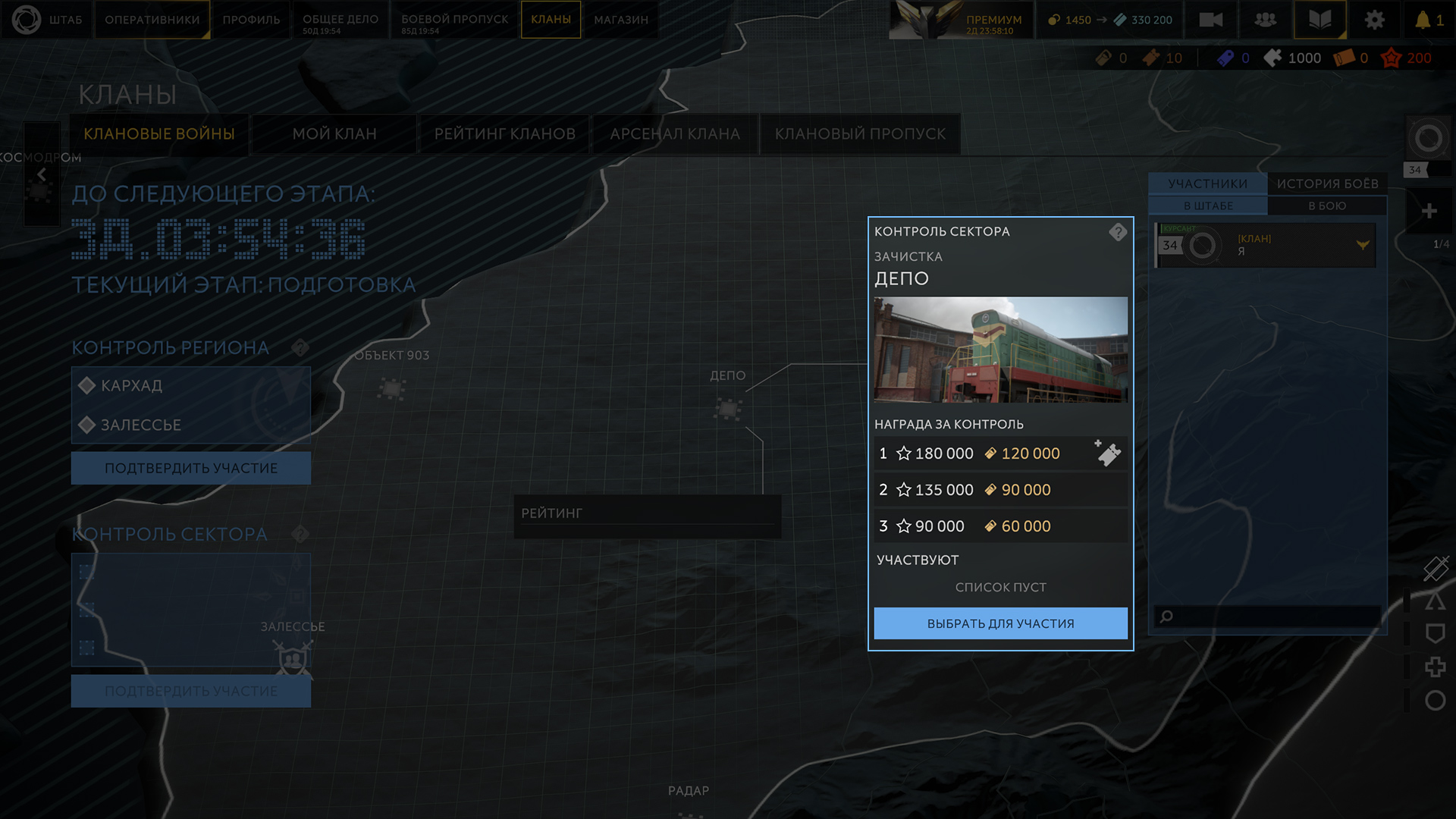Click Выбрать для участия button

[x=1000, y=623]
